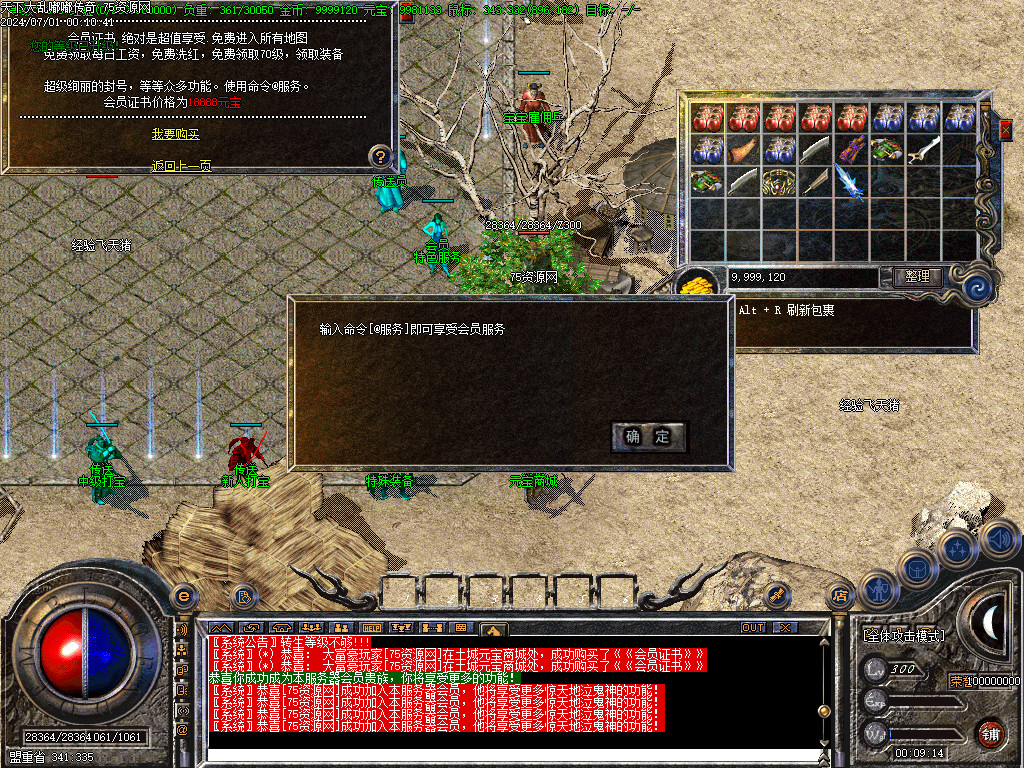Select the horn item in the bag
Image resolution: width=1024 pixels, height=768 pixels.
pyautogui.click(x=743, y=150)
